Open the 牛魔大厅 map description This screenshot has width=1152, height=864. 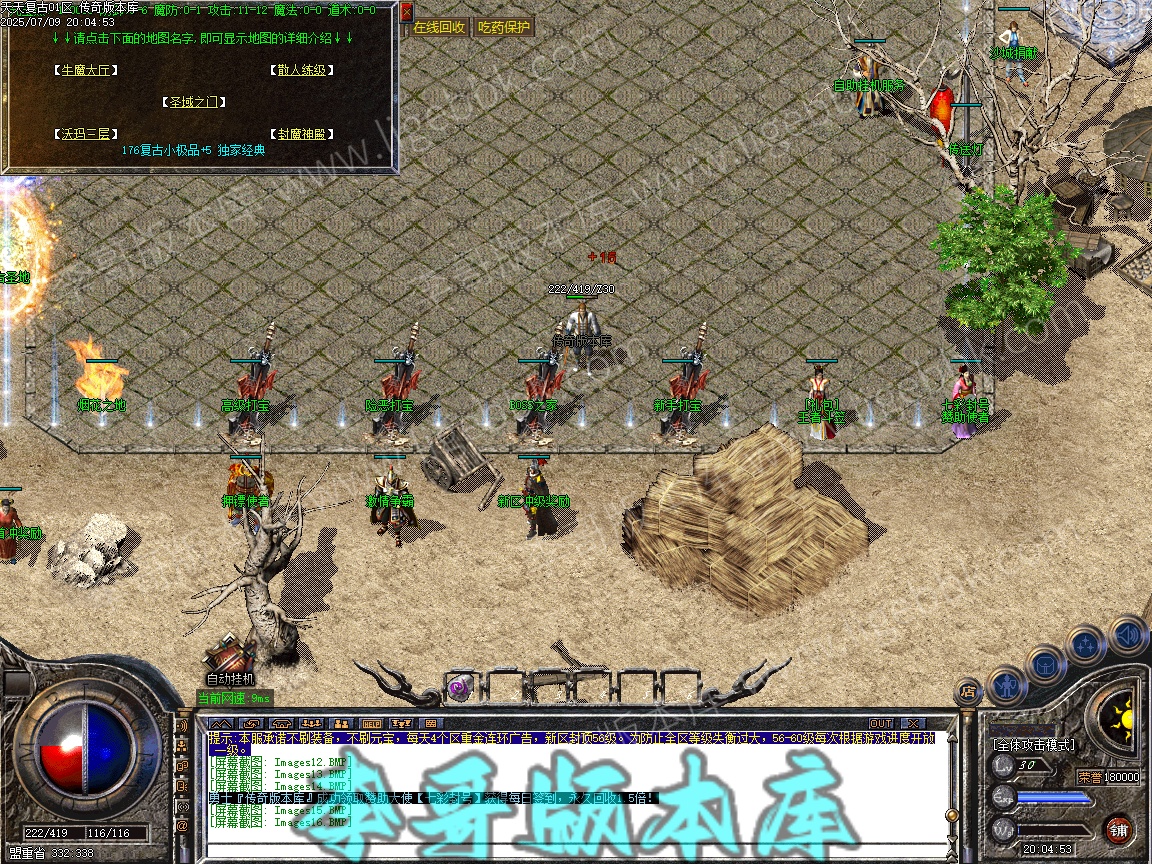[86, 70]
